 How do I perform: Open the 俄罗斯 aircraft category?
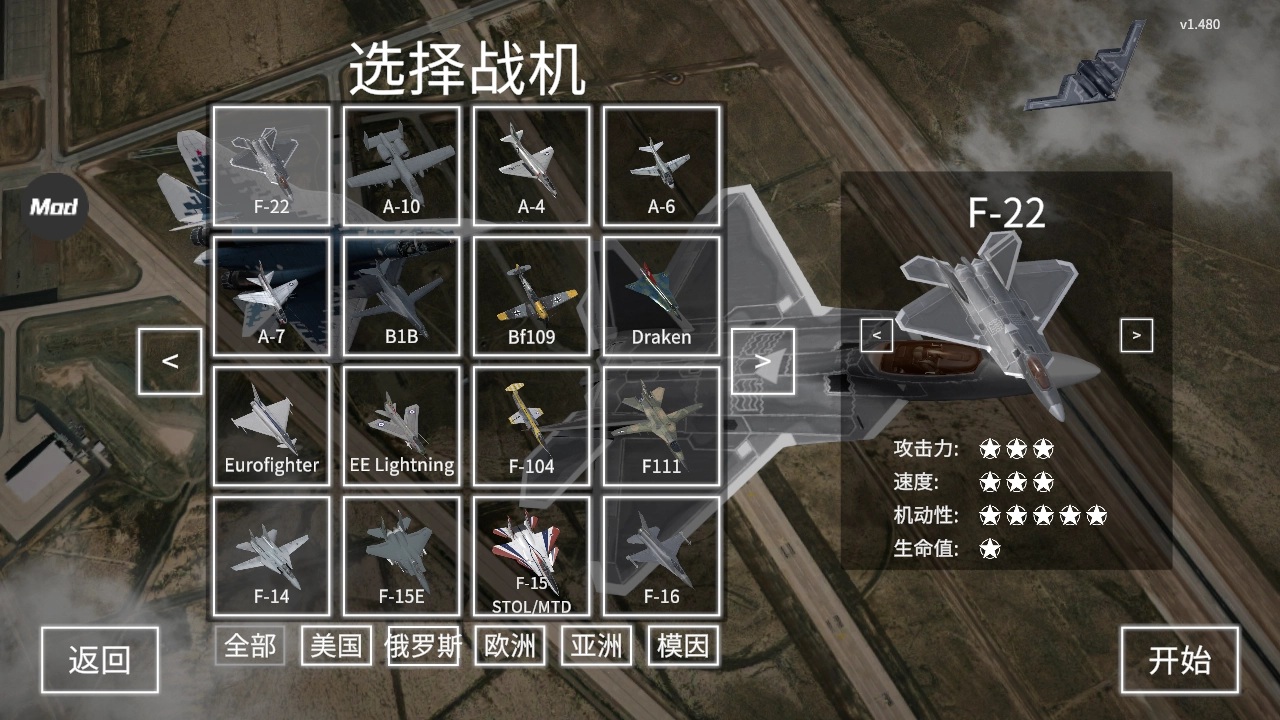(x=422, y=645)
